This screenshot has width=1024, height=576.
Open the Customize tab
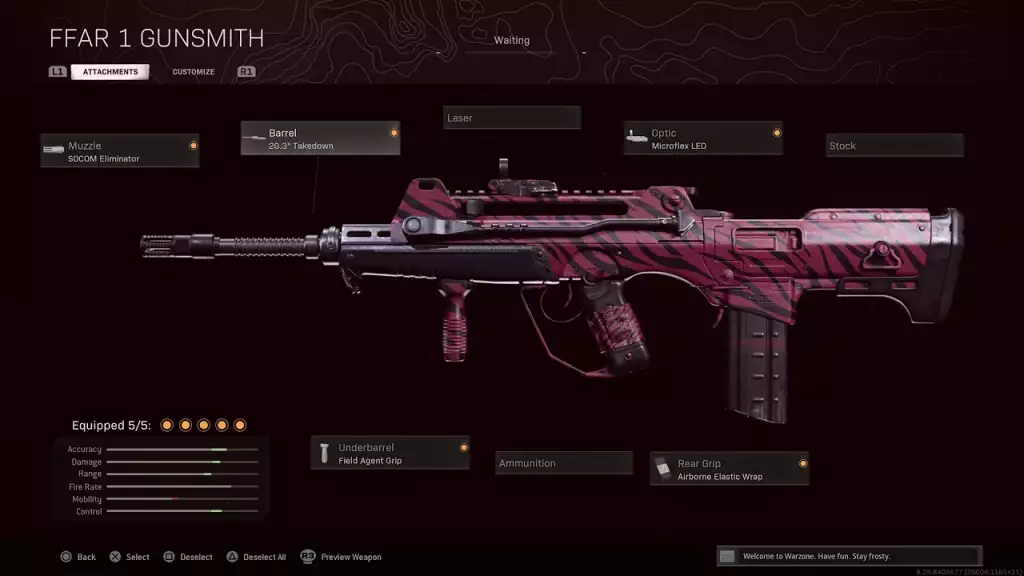point(193,72)
